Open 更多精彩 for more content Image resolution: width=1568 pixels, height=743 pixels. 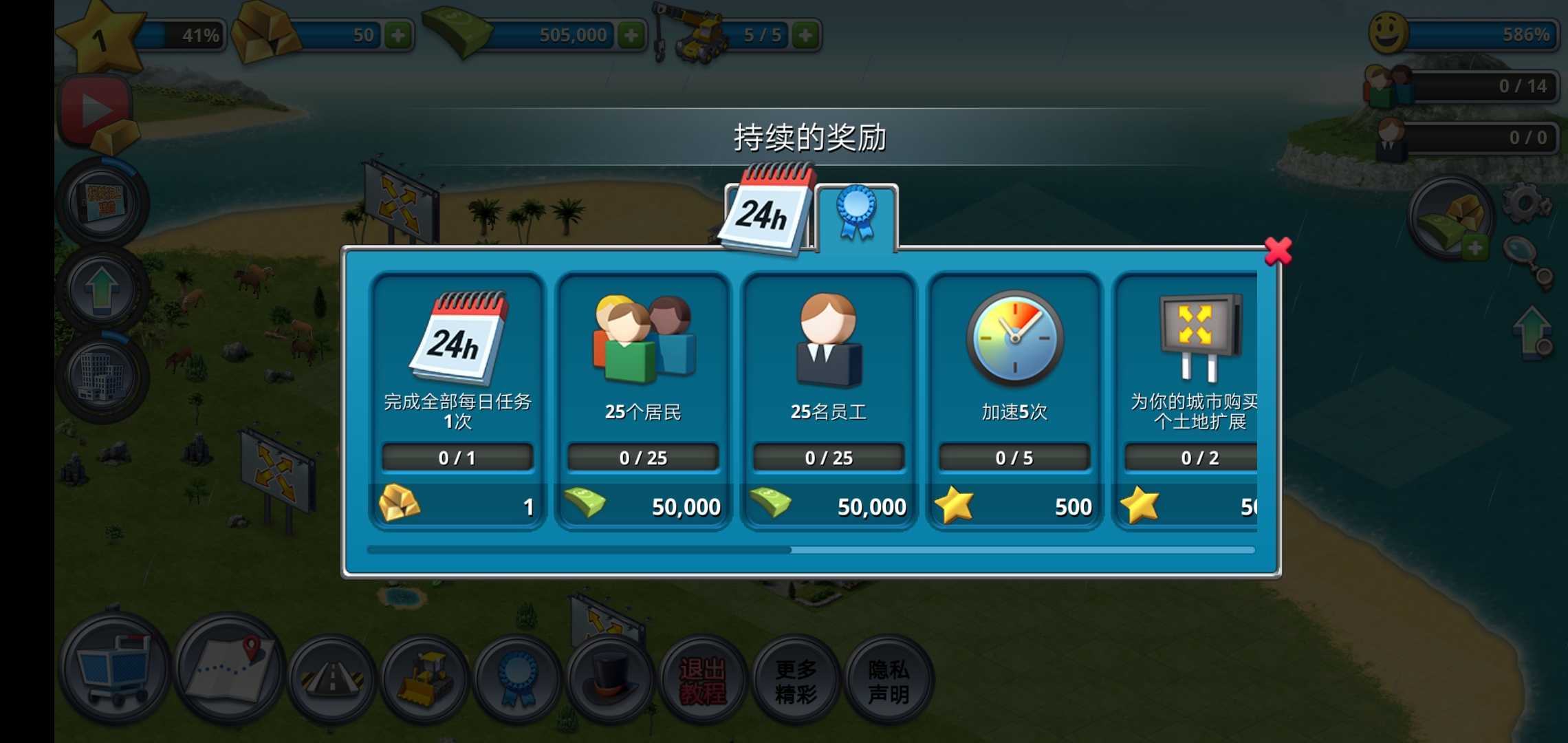click(794, 678)
